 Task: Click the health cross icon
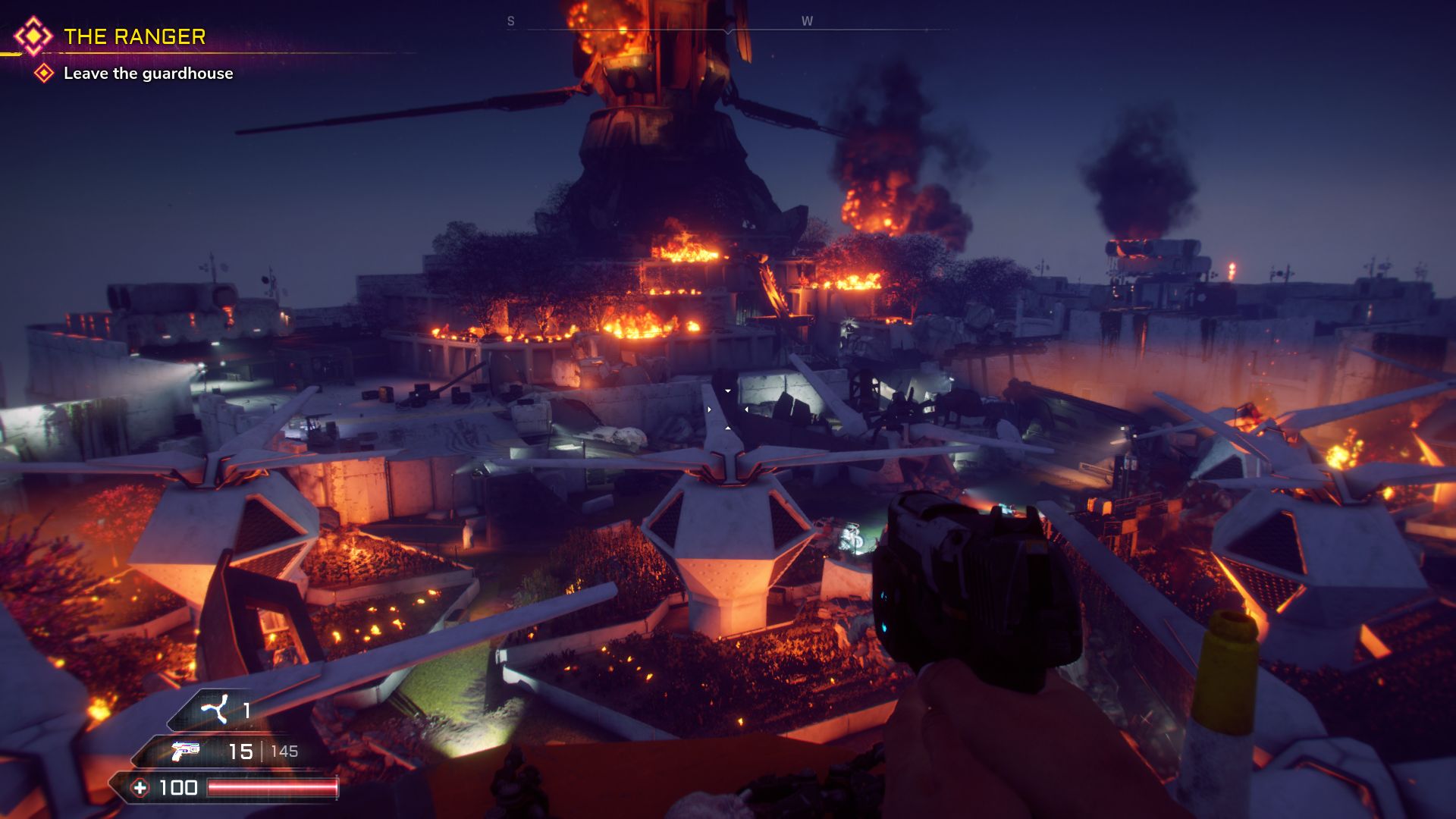(x=140, y=788)
